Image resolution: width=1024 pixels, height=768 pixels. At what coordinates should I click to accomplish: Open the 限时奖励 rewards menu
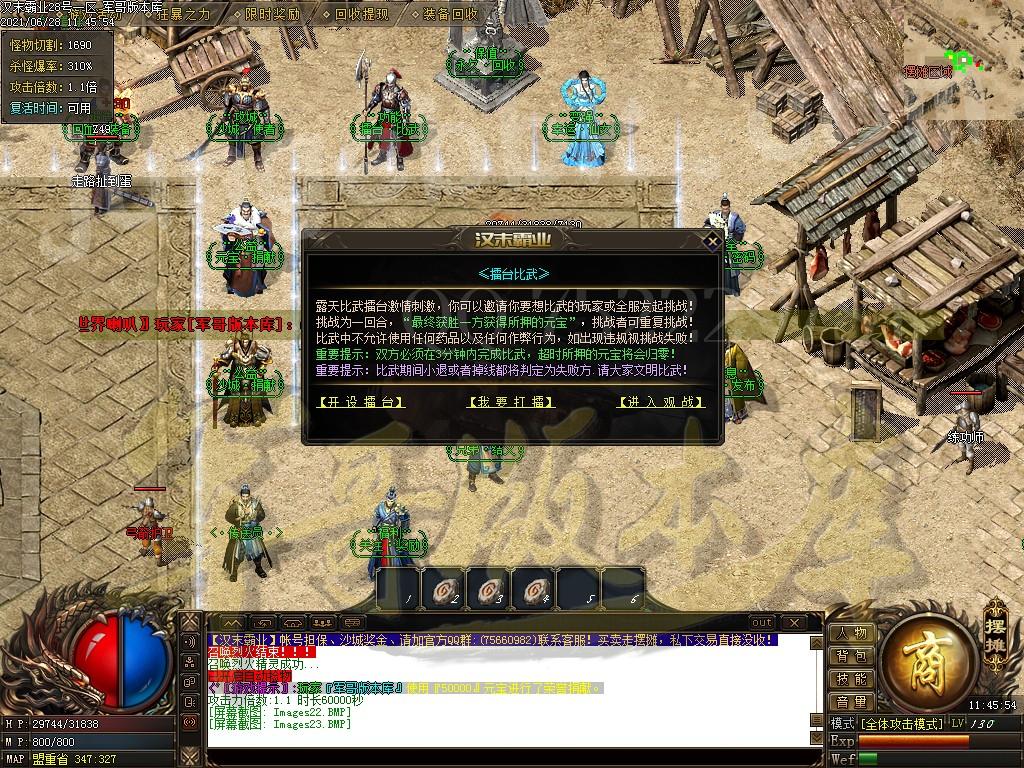(x=271, y=14)
